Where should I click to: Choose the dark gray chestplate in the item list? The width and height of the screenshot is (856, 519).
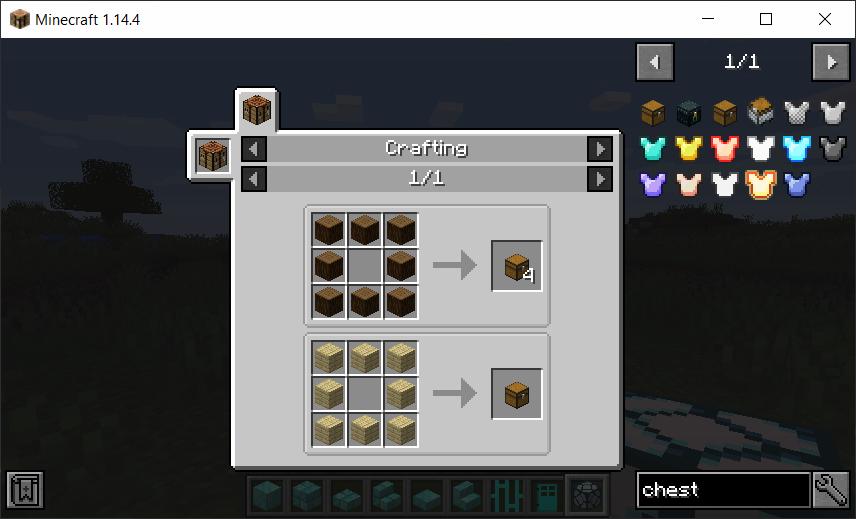pyautogui.click(x=832, y=149)
